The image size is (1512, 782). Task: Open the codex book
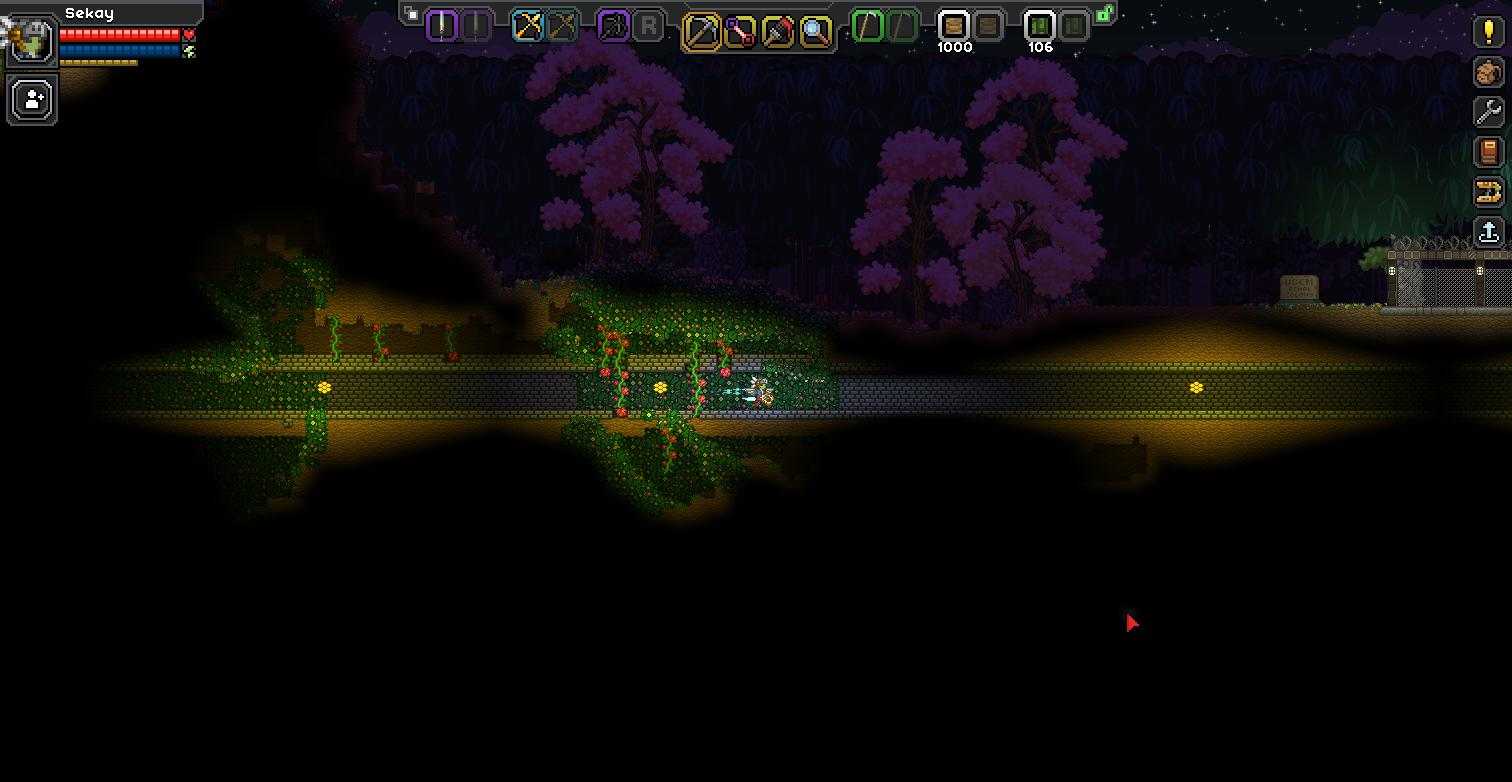pos(1489,152)
